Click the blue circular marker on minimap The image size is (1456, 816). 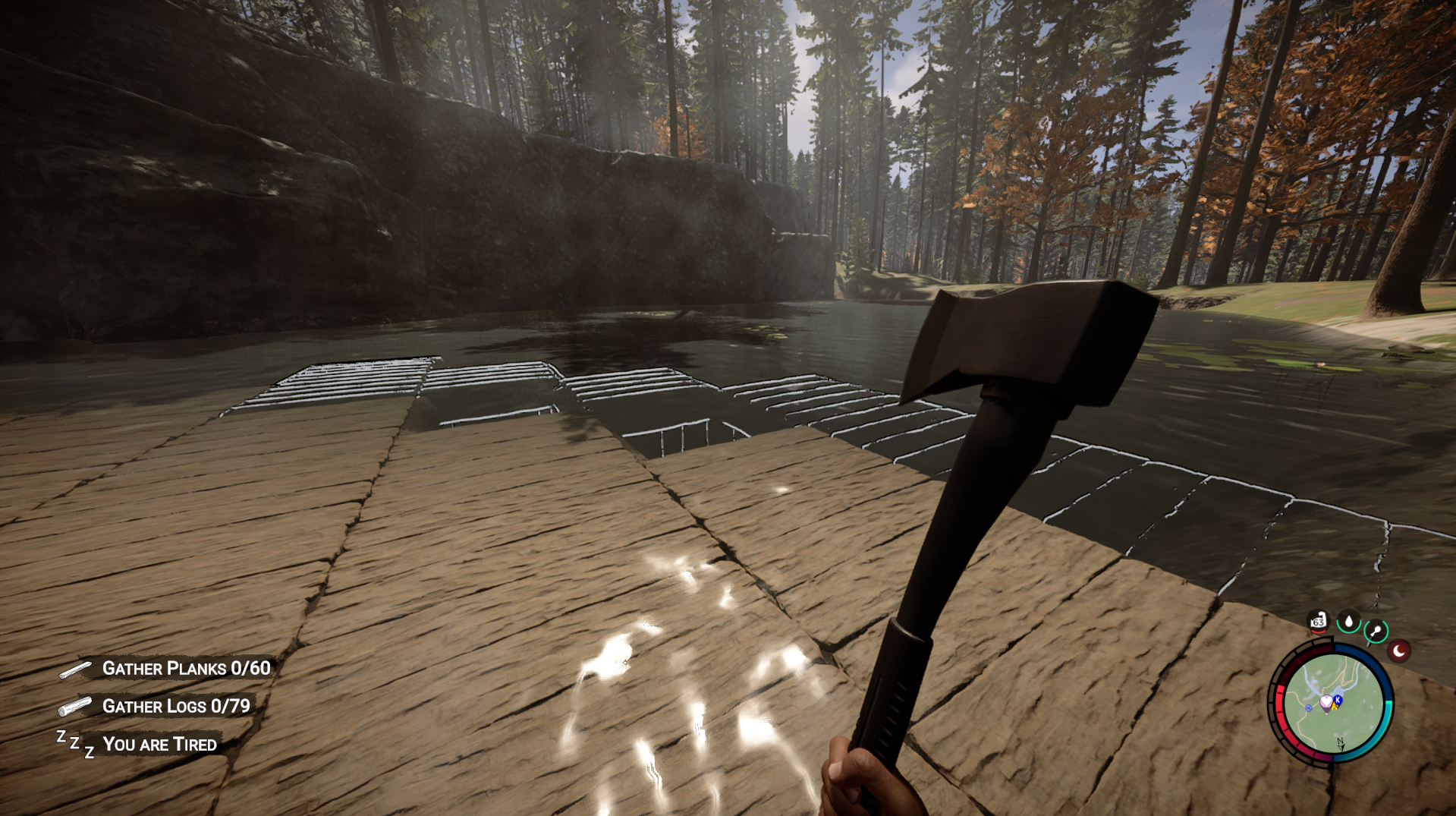[1309, 707]
